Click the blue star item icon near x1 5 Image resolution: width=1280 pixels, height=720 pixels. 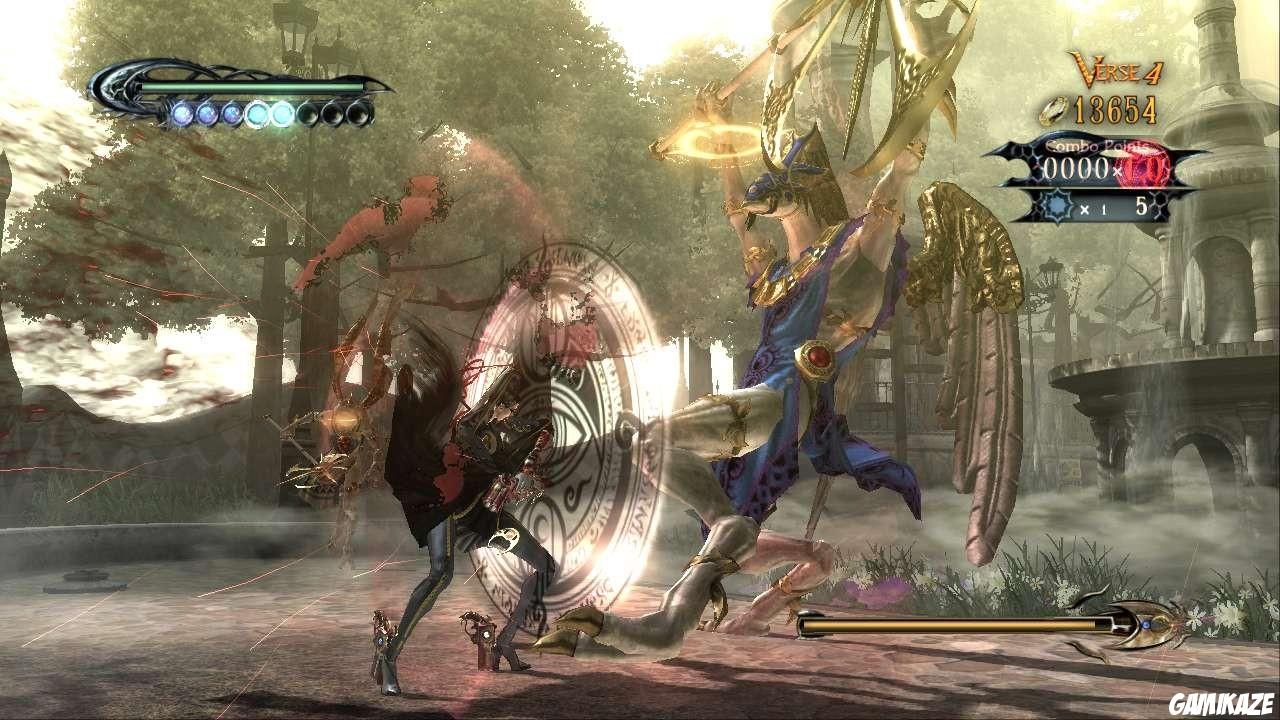(1058, 205)
